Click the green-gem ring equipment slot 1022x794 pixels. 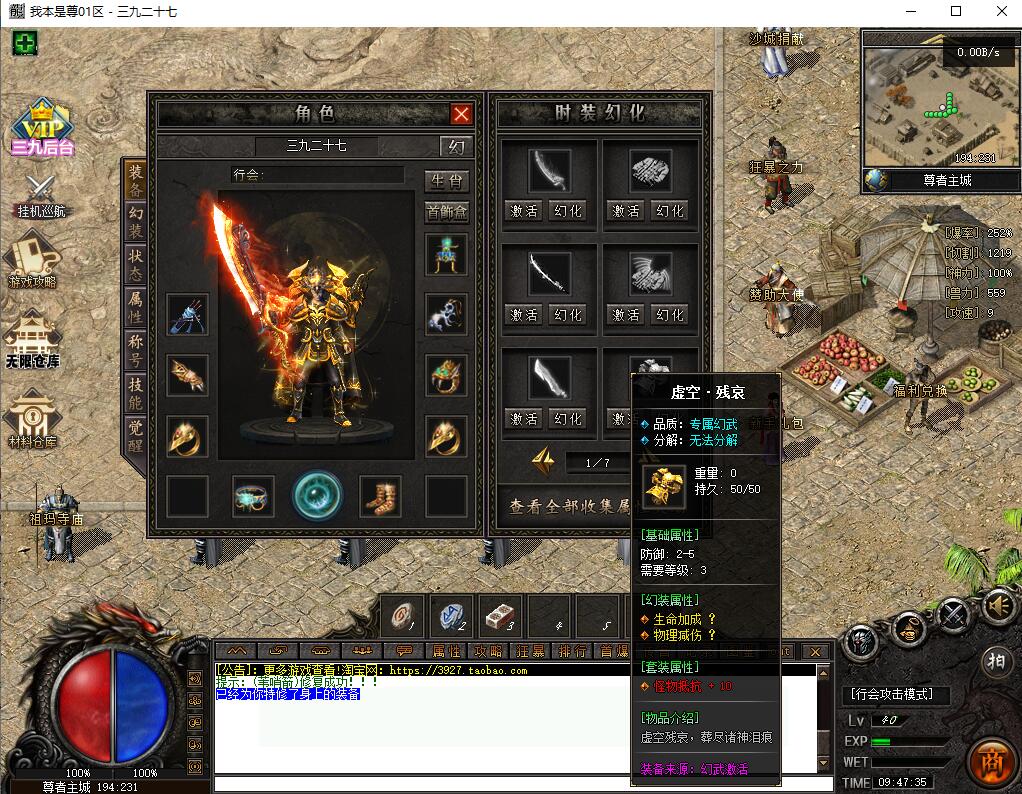tap(446, 375)
